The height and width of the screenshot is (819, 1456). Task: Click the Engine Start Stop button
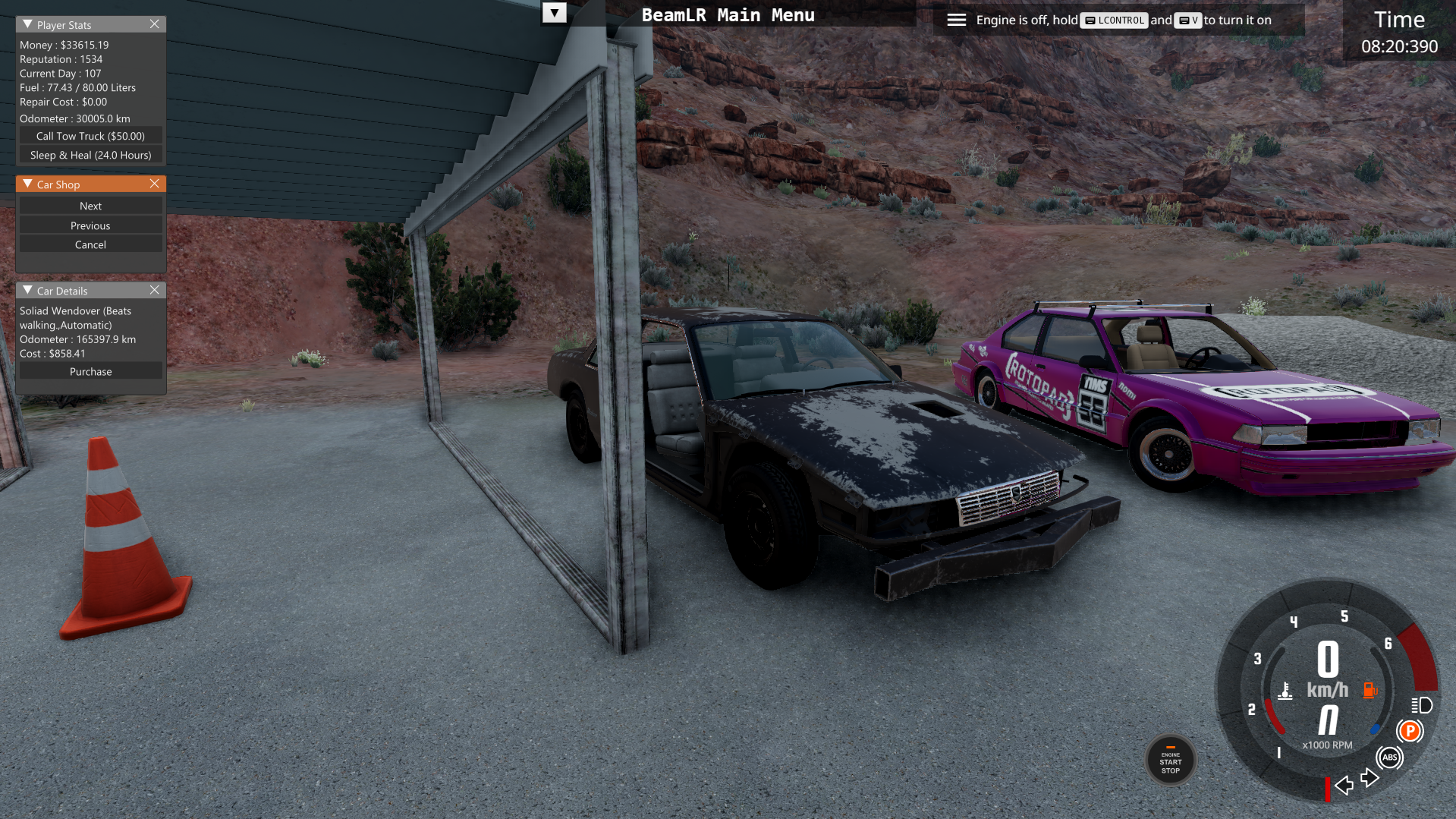pos(1170,760)
